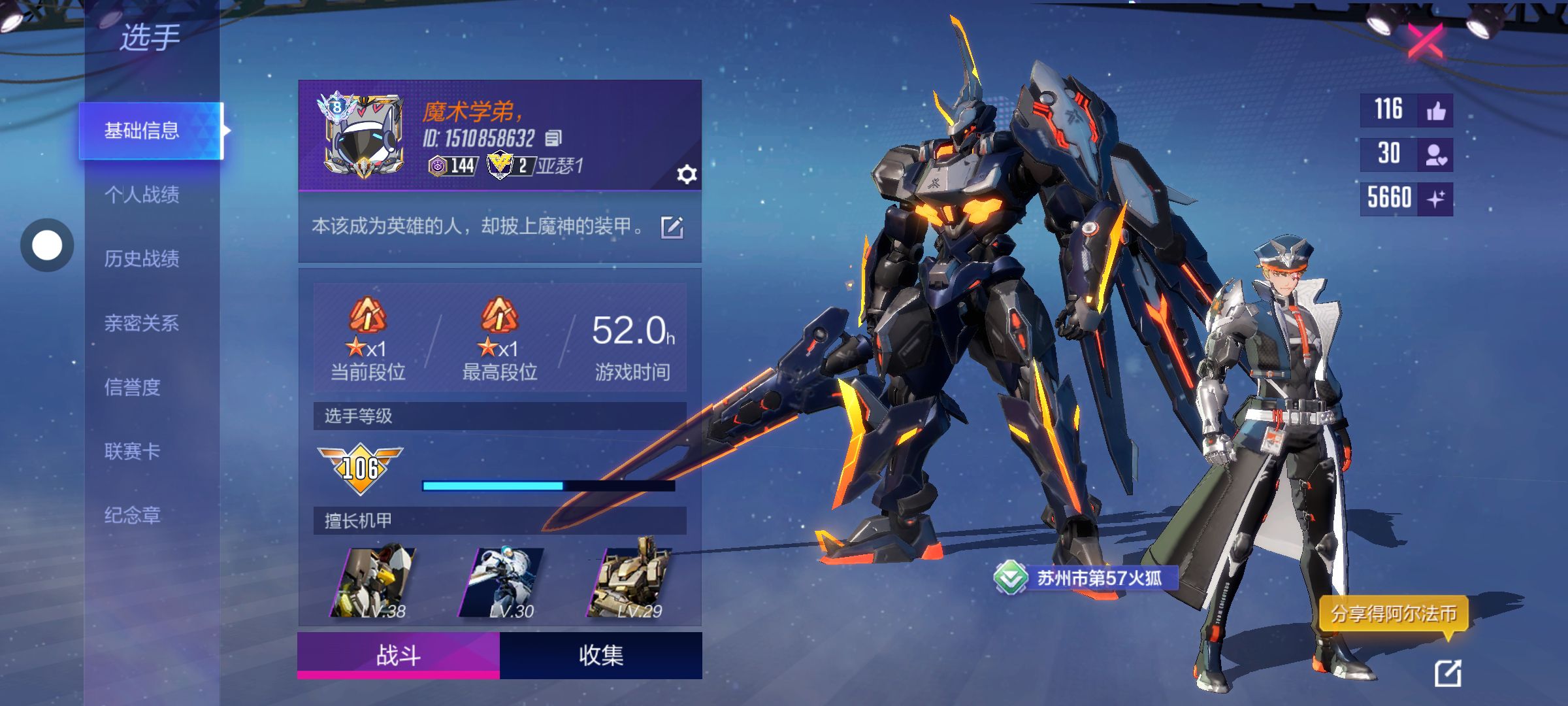1568x706 pixels.
Task: Switch to the 收集 tab
Action: tap(601, 655)
